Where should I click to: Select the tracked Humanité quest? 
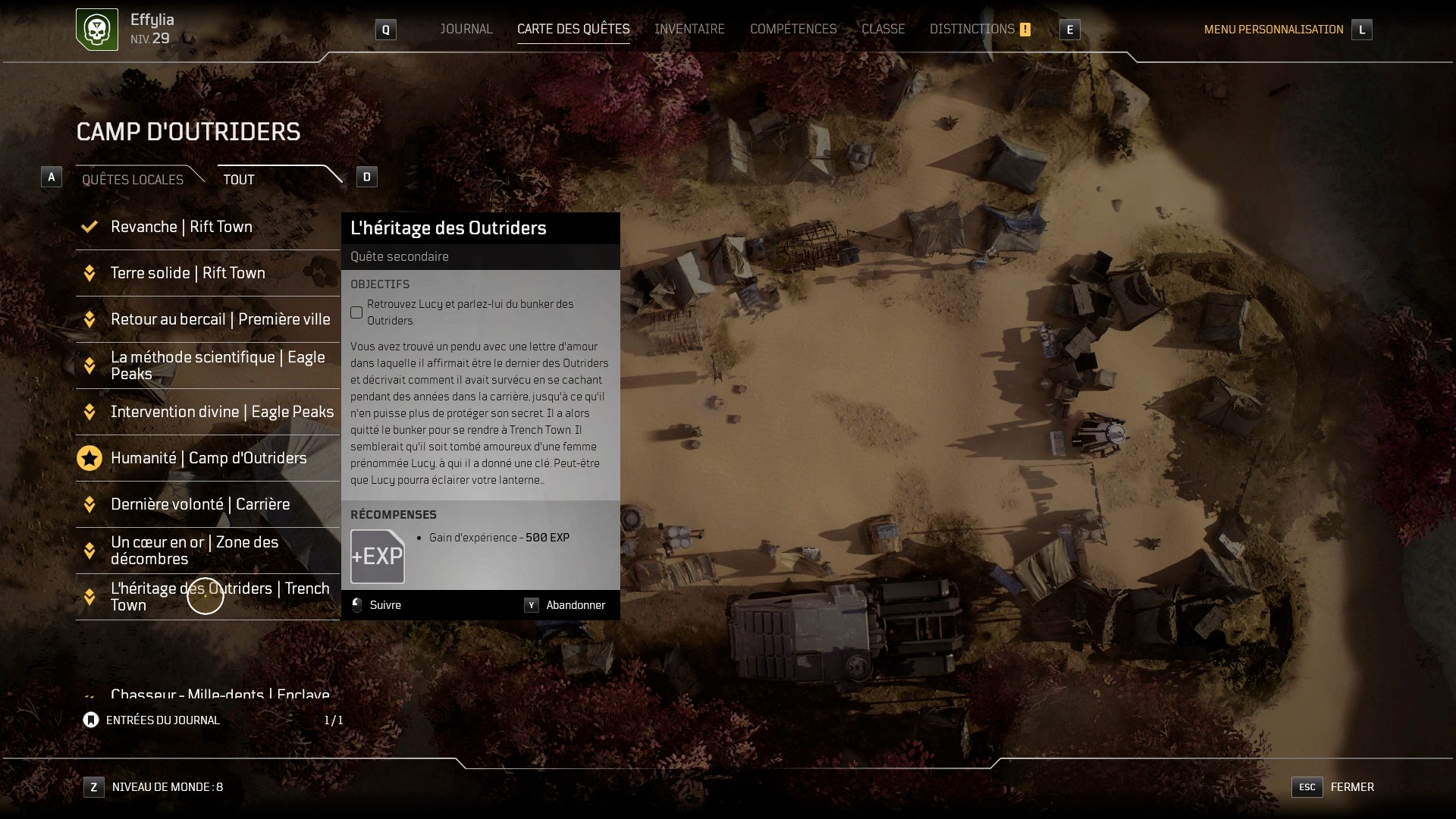pos(209,458)
